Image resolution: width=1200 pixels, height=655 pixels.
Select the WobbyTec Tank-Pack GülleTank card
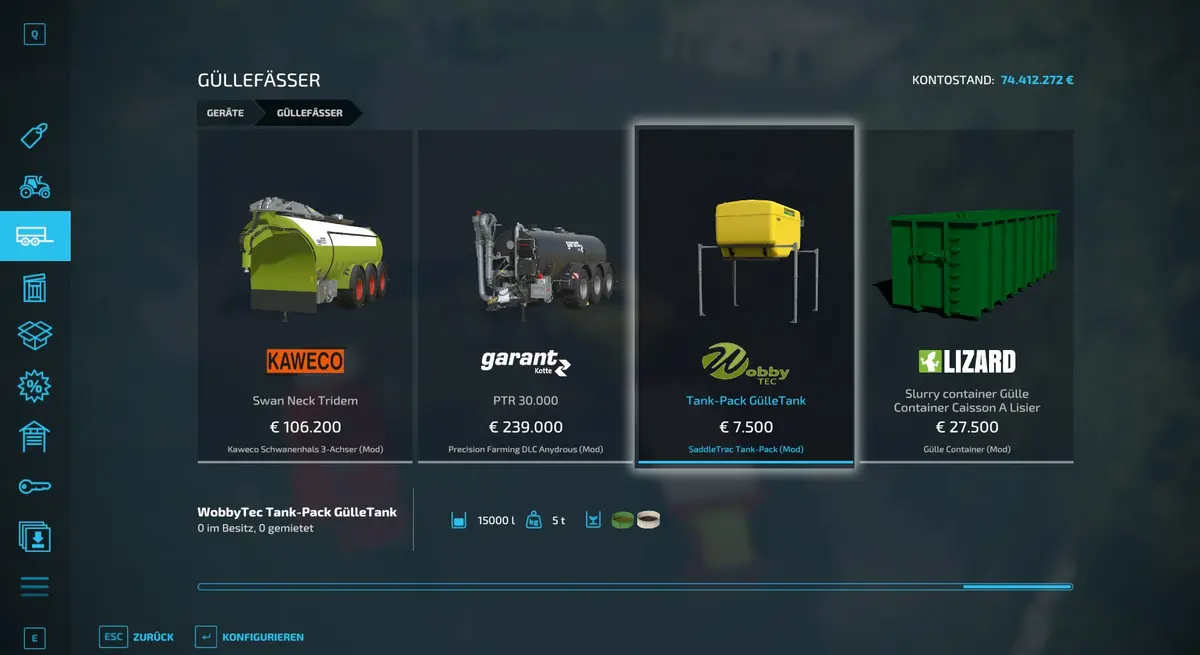click(745, 295)
